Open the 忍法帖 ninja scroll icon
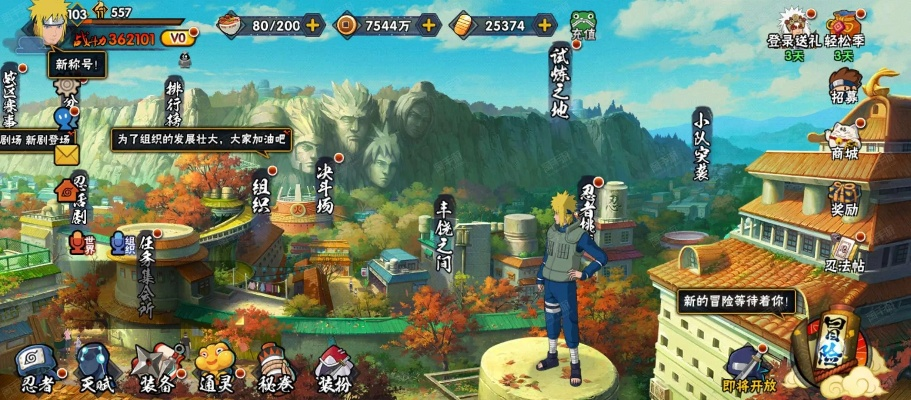This screenshot has width=911, height=400. [845, 252]
